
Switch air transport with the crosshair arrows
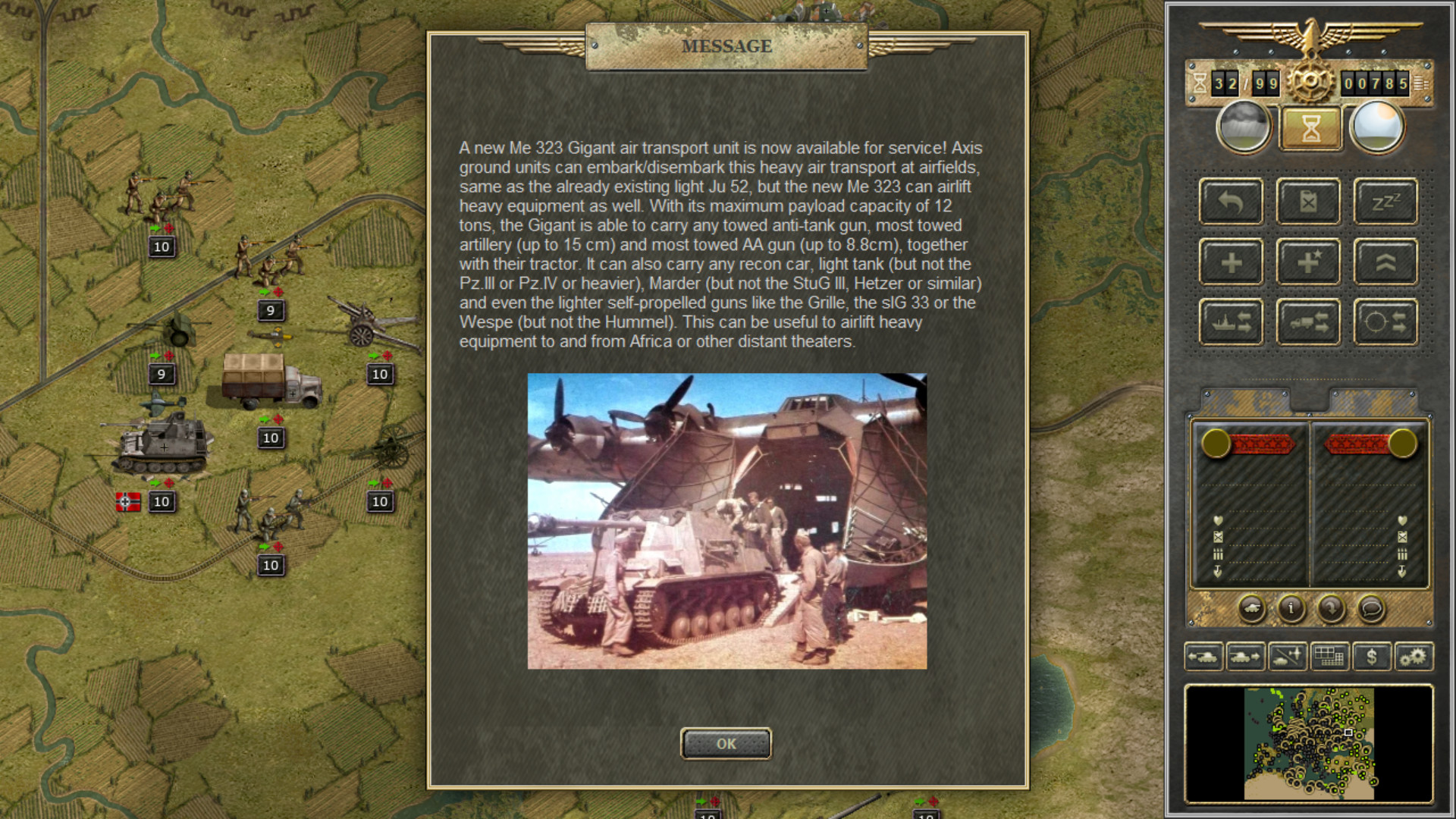pyautogui.click(x=1385, y=321)
